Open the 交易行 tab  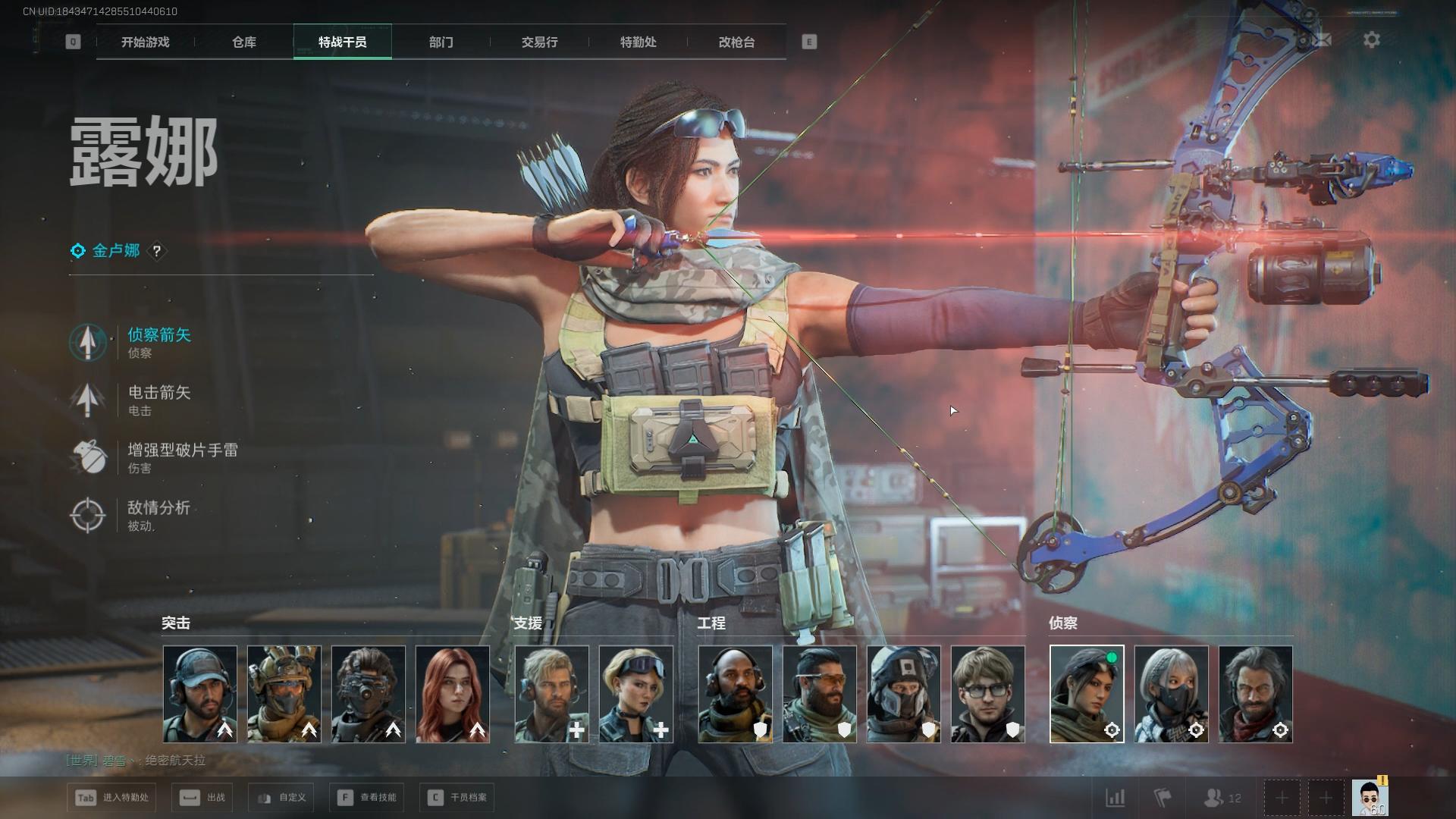pyautogui.click(x=539, y=42)
